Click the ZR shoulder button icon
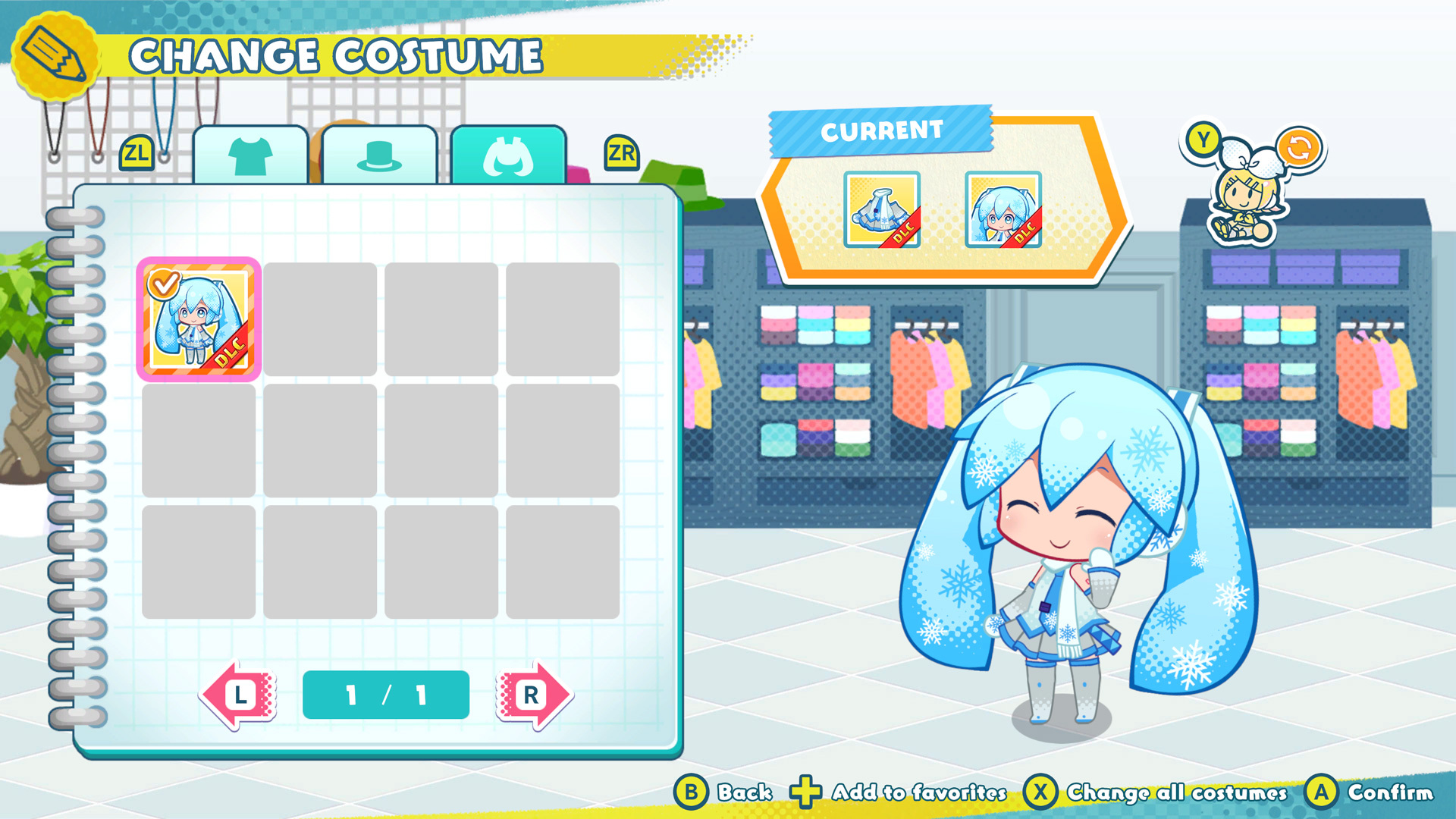The height and width of the screenshot is (819, 1456). [x=620, y=152]
